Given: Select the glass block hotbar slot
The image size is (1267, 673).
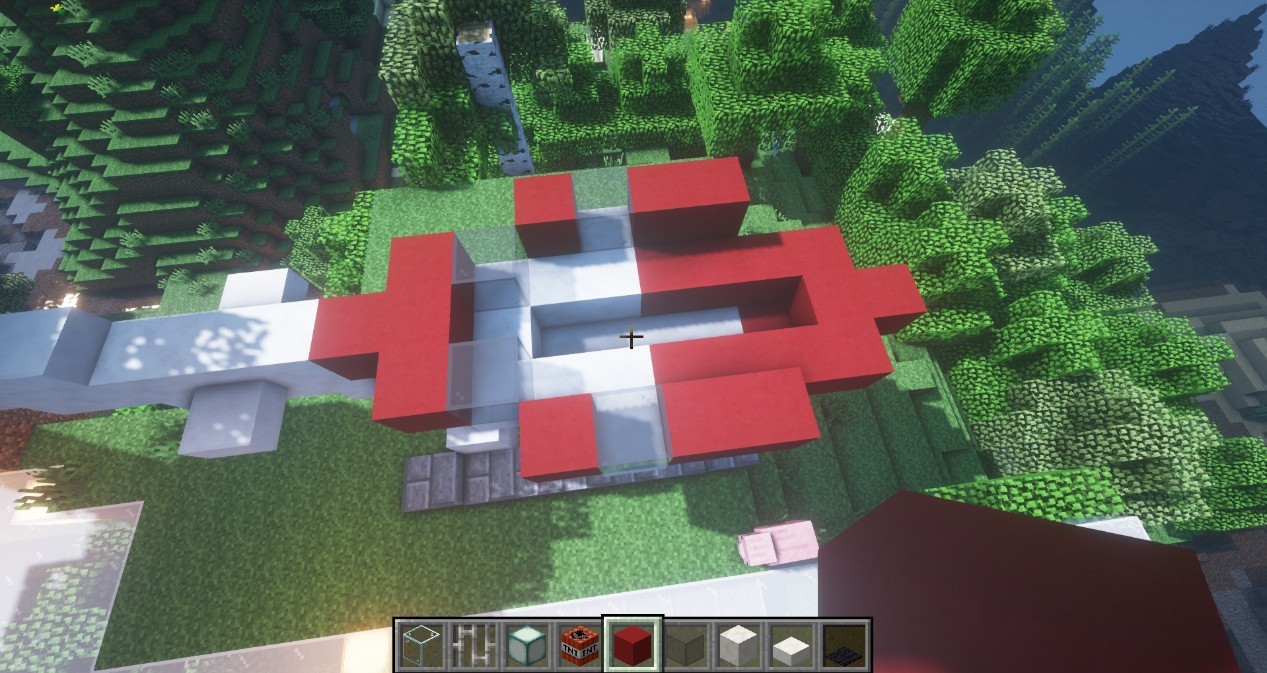Looking at the screenshot, I should (418, 645).
